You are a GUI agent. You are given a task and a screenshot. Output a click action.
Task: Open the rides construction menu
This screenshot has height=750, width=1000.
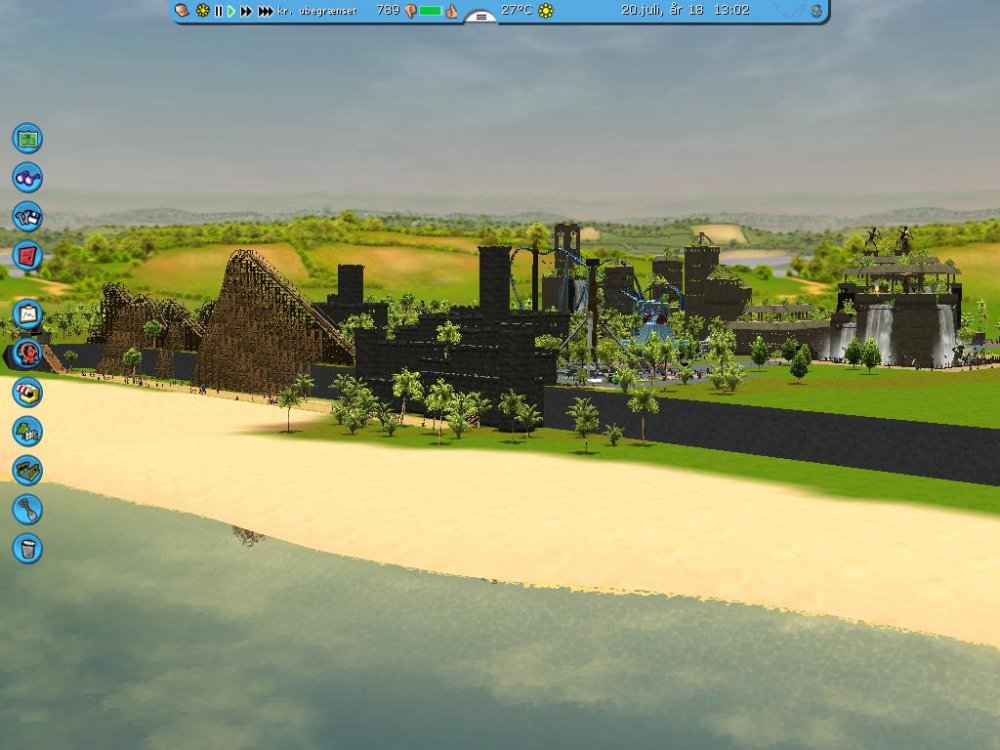click(27, 353)
